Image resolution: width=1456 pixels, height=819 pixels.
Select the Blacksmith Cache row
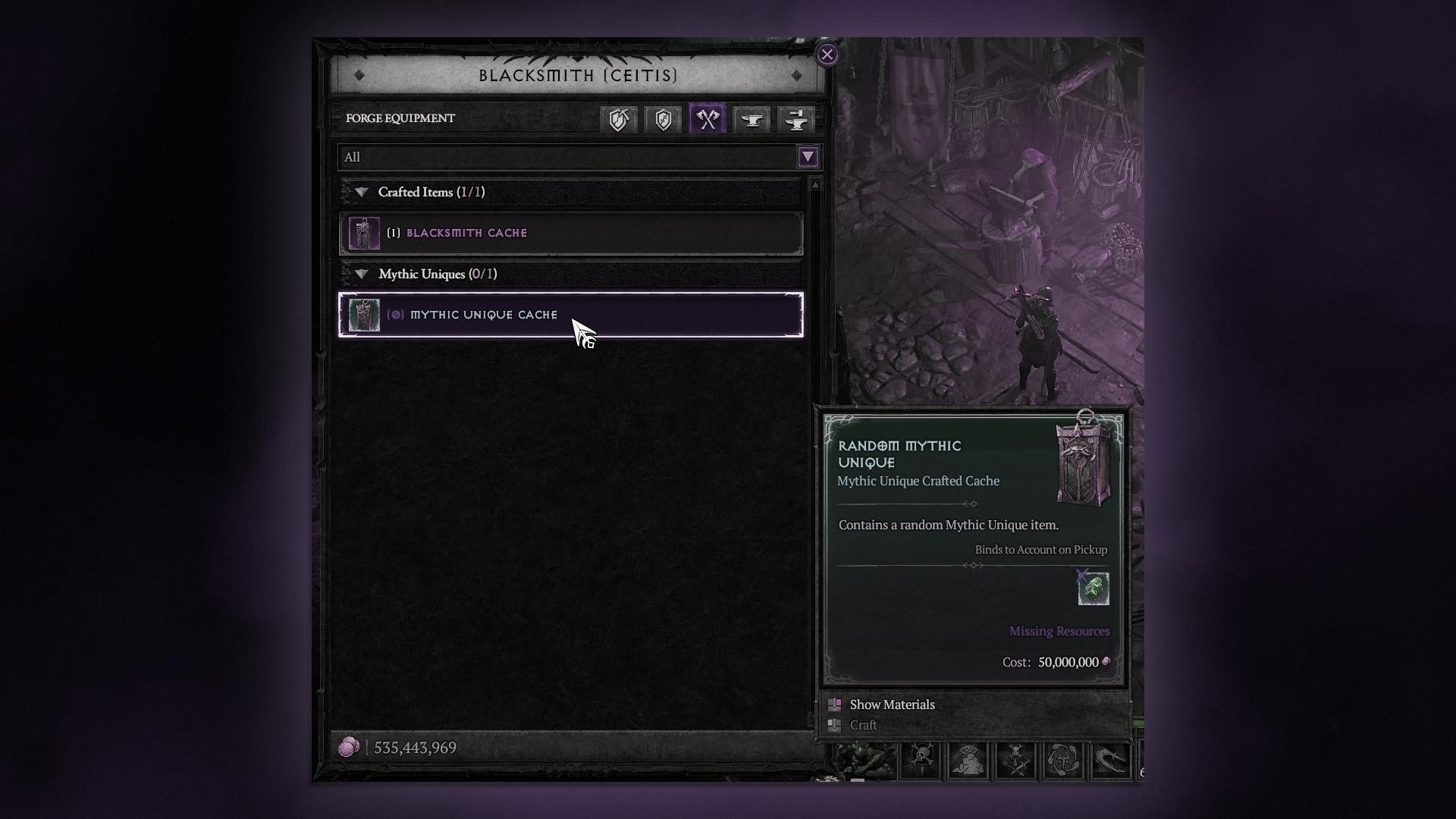[x=570, y=233]
